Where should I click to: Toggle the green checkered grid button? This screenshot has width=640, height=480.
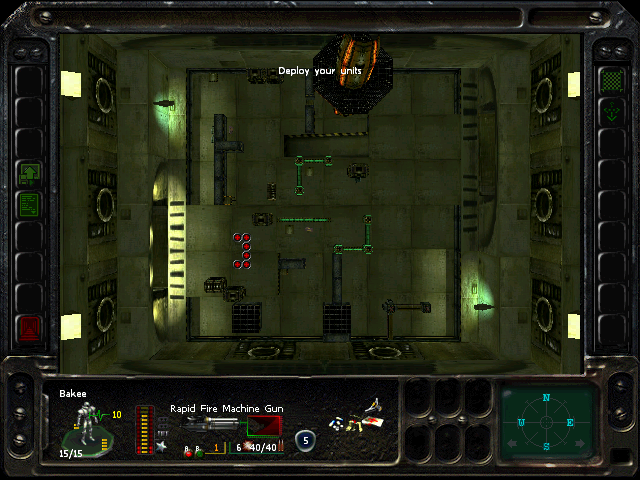[x=609, y=80]
